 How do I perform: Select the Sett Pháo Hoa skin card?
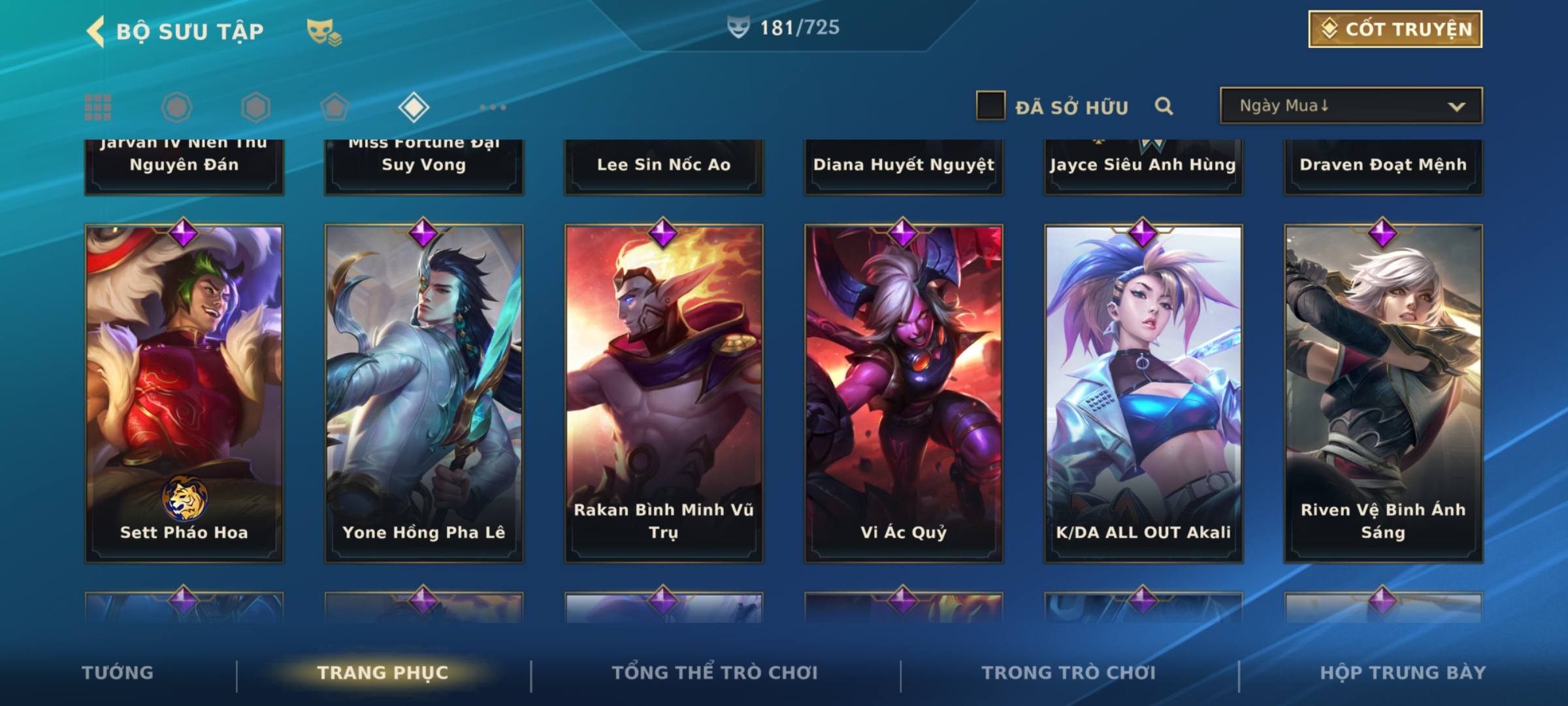(184, 392)
